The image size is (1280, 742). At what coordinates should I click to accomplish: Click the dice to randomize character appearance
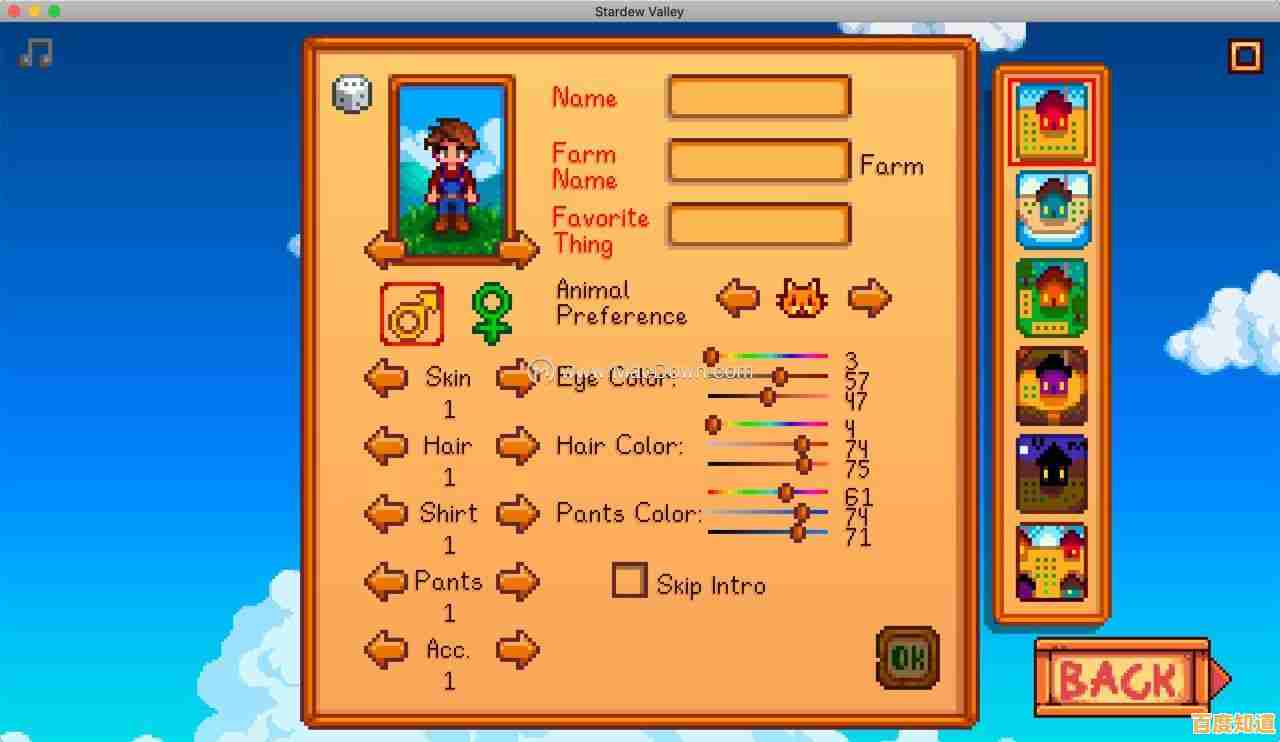pyautogui.click(x=351, y=93)
